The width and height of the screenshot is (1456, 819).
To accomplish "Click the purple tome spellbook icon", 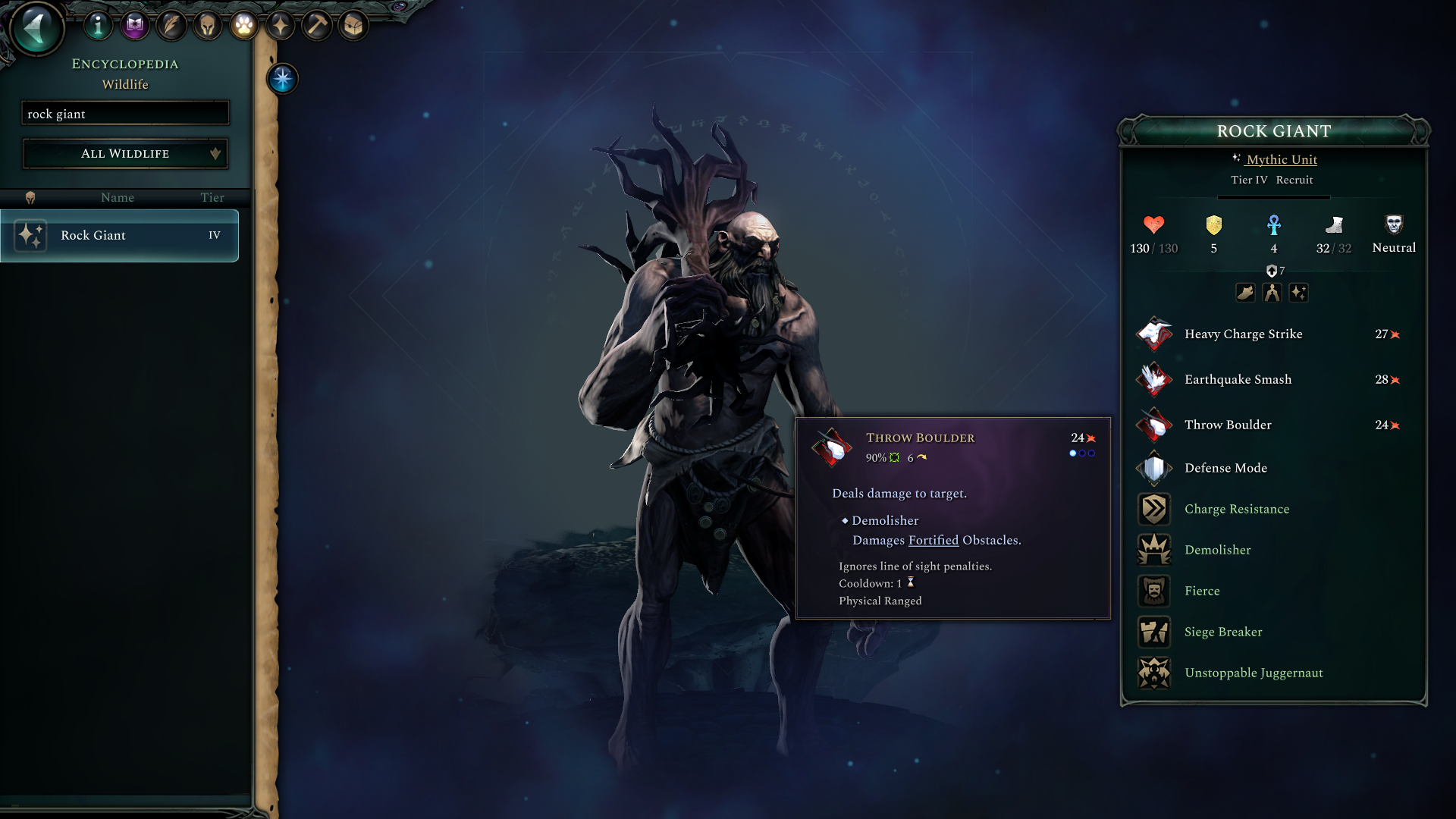I will click(x=134, y=25).
